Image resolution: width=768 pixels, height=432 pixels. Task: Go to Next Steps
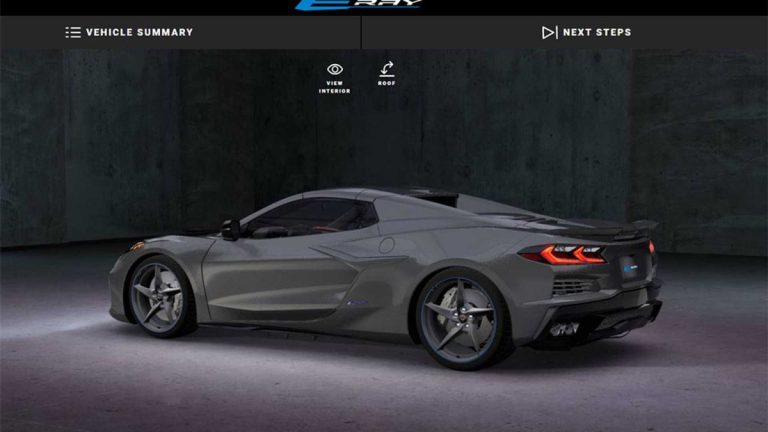click(586, 32)
